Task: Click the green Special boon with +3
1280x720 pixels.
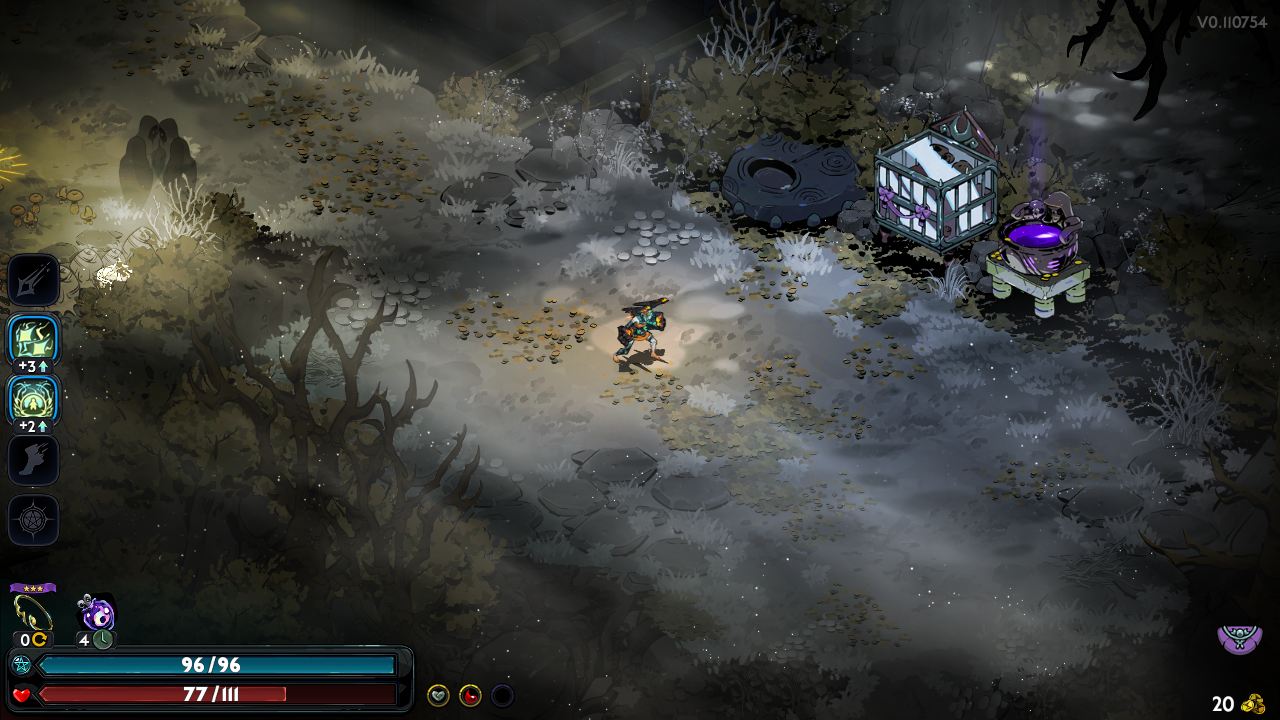Action: [34, 341]
